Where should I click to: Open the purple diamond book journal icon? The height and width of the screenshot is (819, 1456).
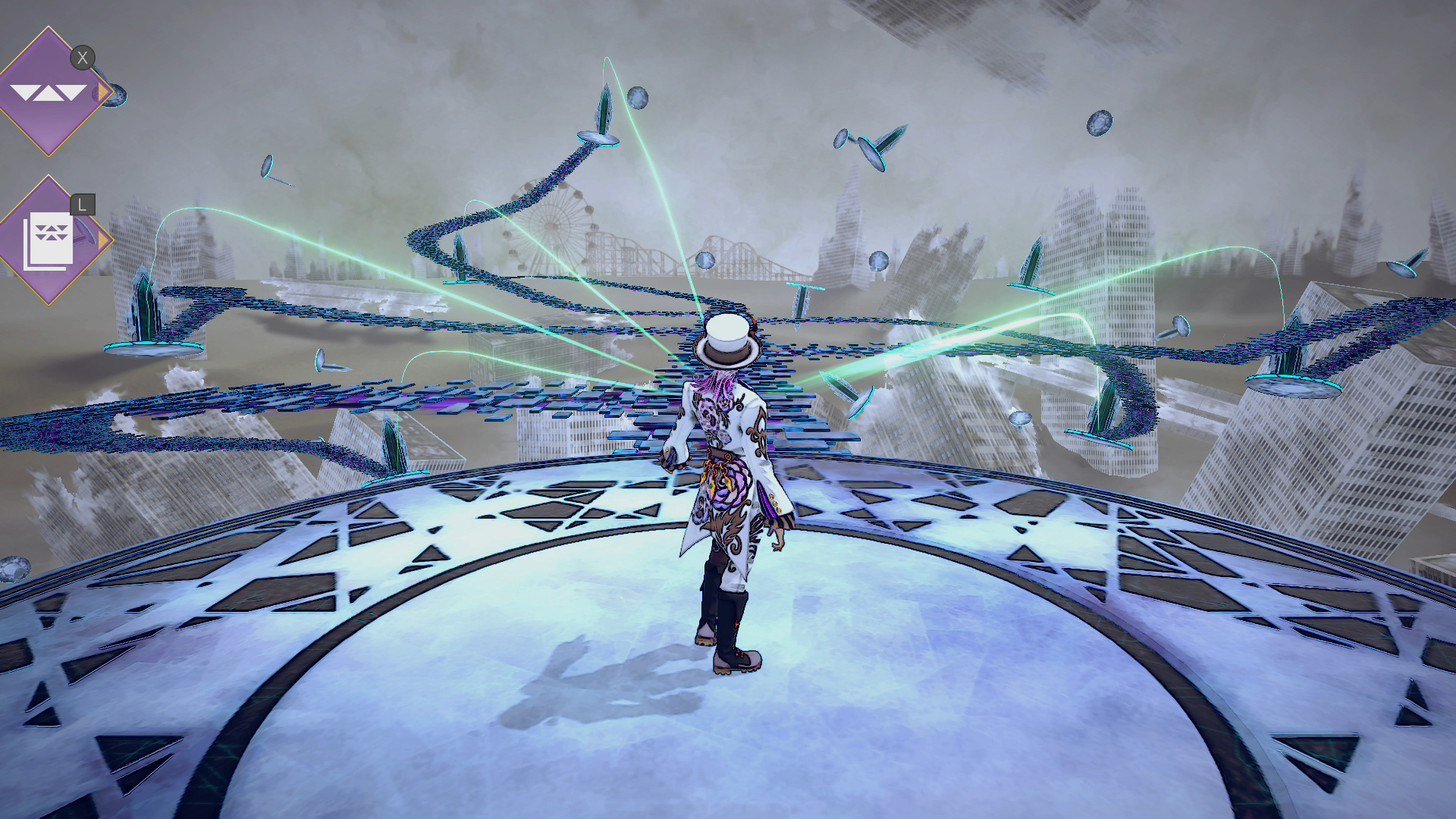click(49, 240)
